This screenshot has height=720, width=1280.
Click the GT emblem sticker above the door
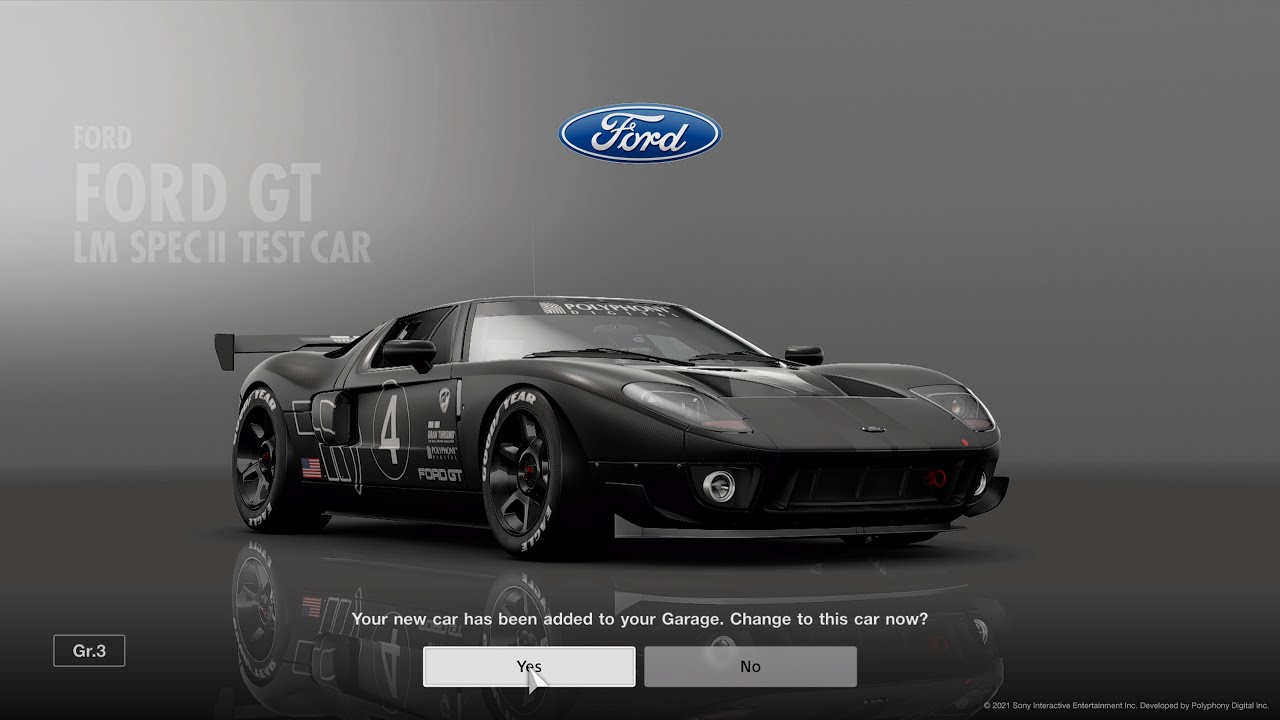click(444, 399)
